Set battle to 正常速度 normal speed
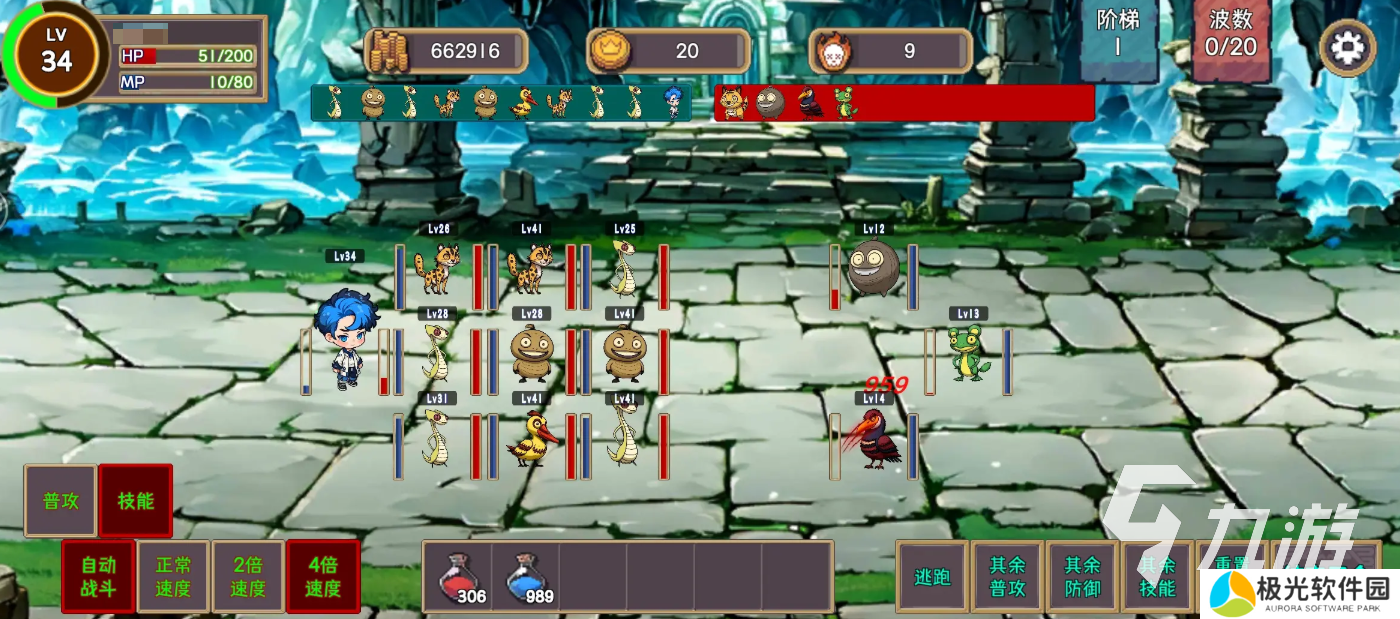 pos(173,576)
